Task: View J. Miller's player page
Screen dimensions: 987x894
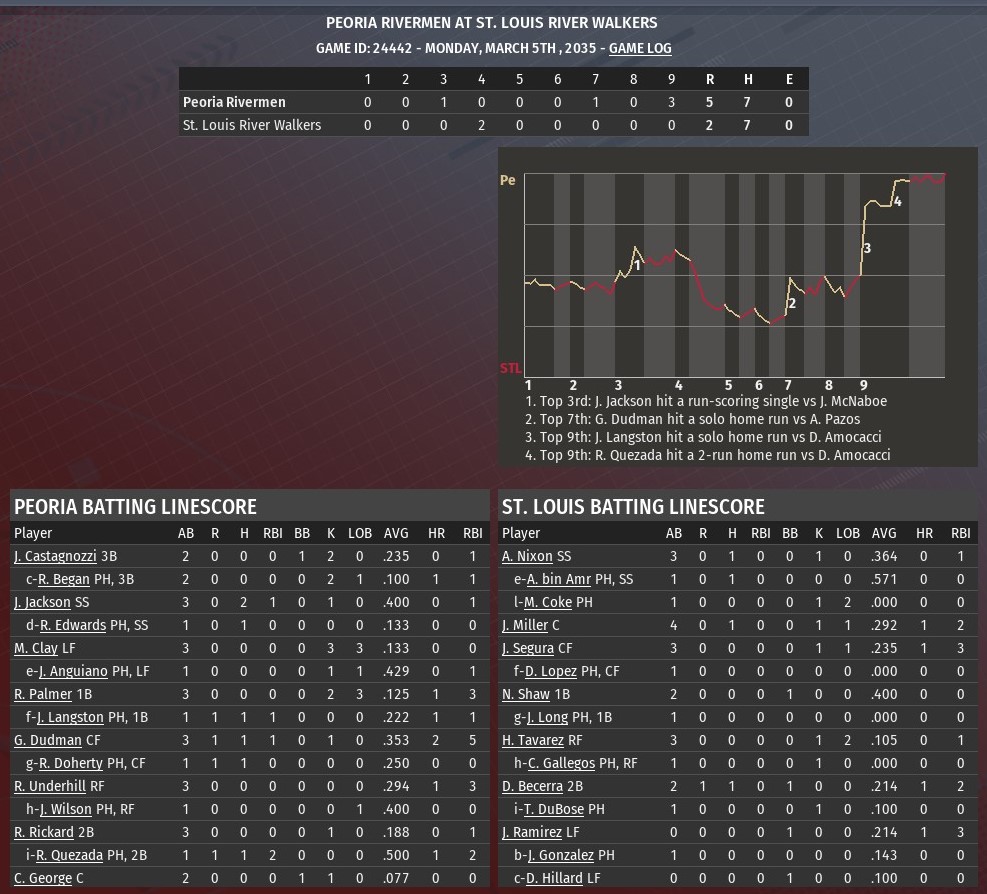Action: point(525,625)
